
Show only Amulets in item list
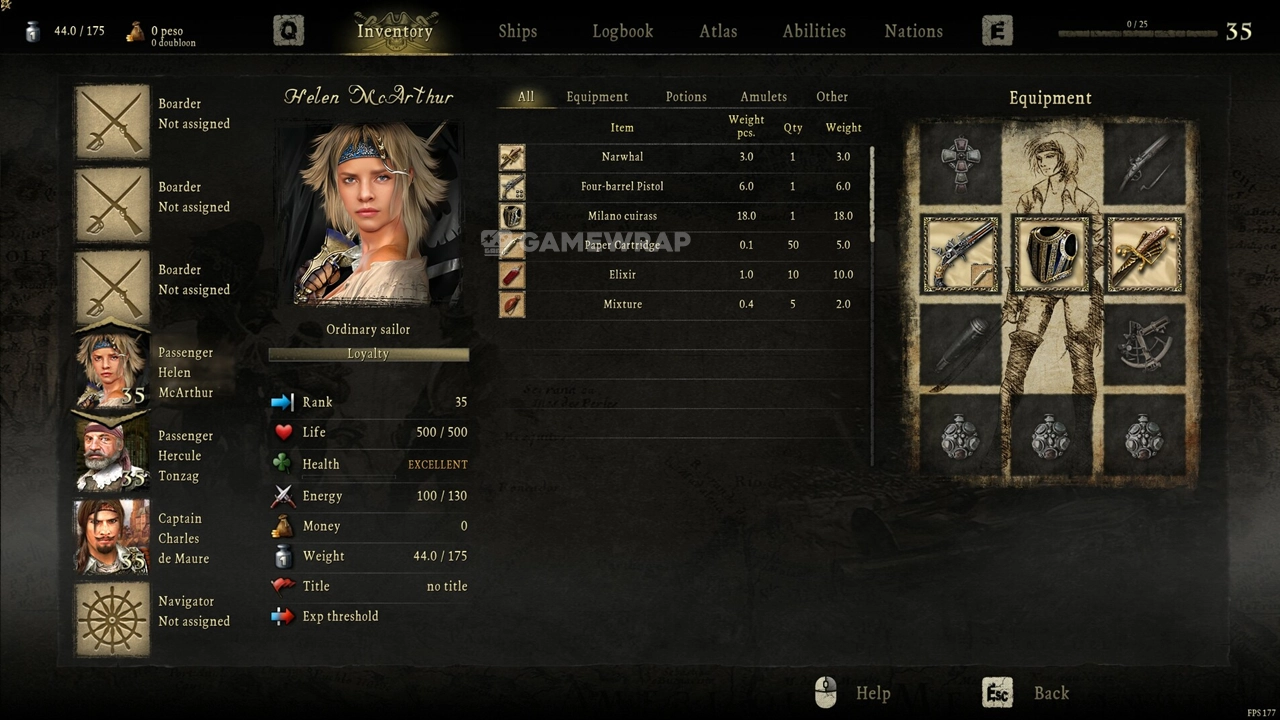coord(763,97)
